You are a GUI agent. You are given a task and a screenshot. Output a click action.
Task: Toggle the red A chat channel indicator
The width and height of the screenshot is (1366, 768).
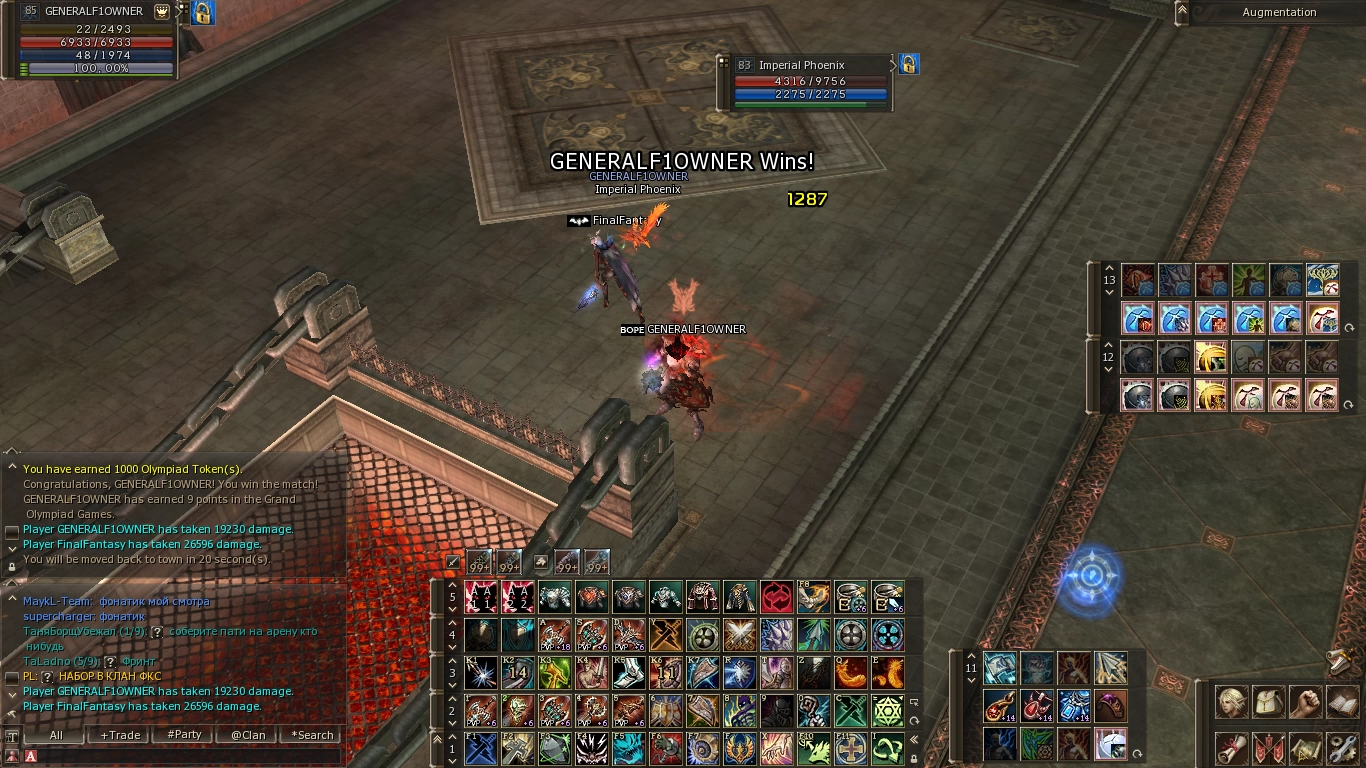click(x=31, y=757)
